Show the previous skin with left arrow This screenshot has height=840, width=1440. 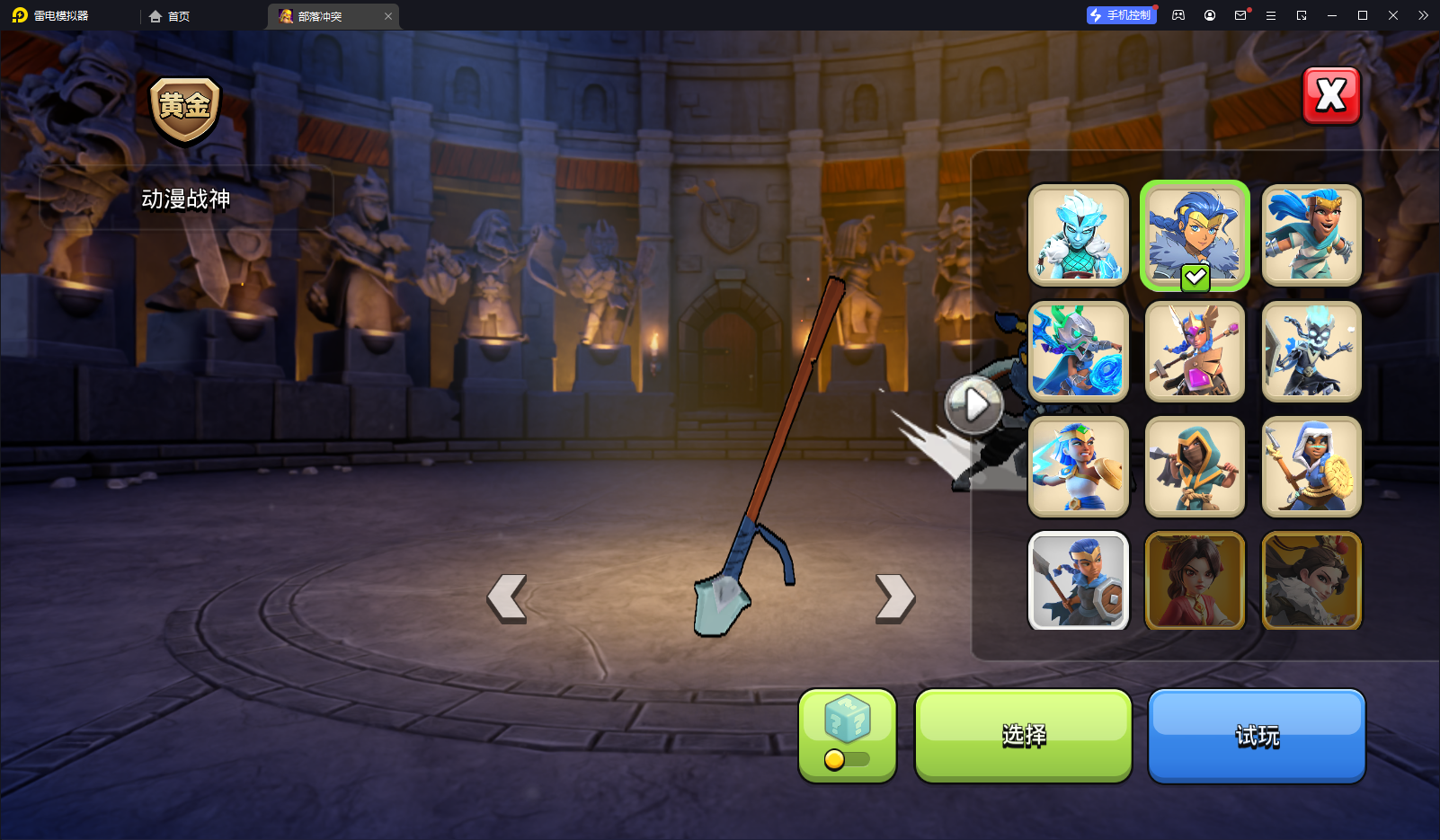tap(507, 598)
